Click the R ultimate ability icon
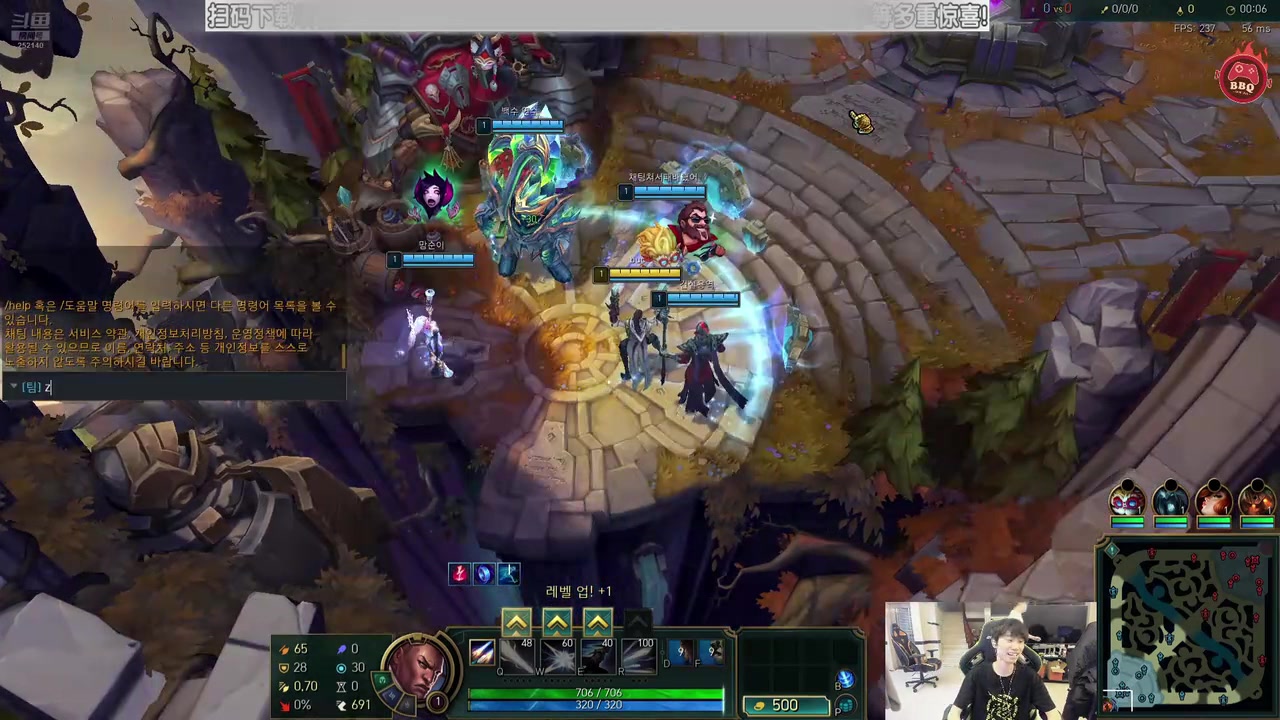Image resolution: width=1280 pixels, height=720 pixels. [637, 656]
